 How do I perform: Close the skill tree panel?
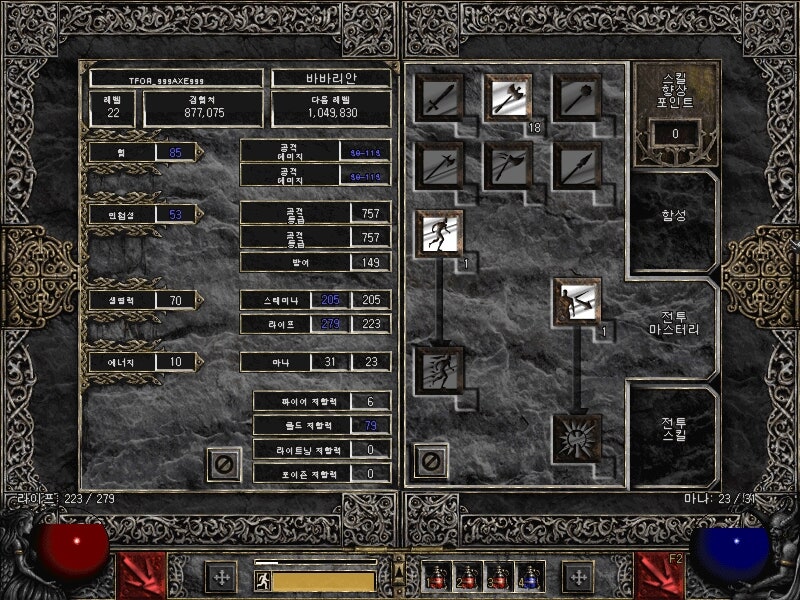(x=432, y=461)
